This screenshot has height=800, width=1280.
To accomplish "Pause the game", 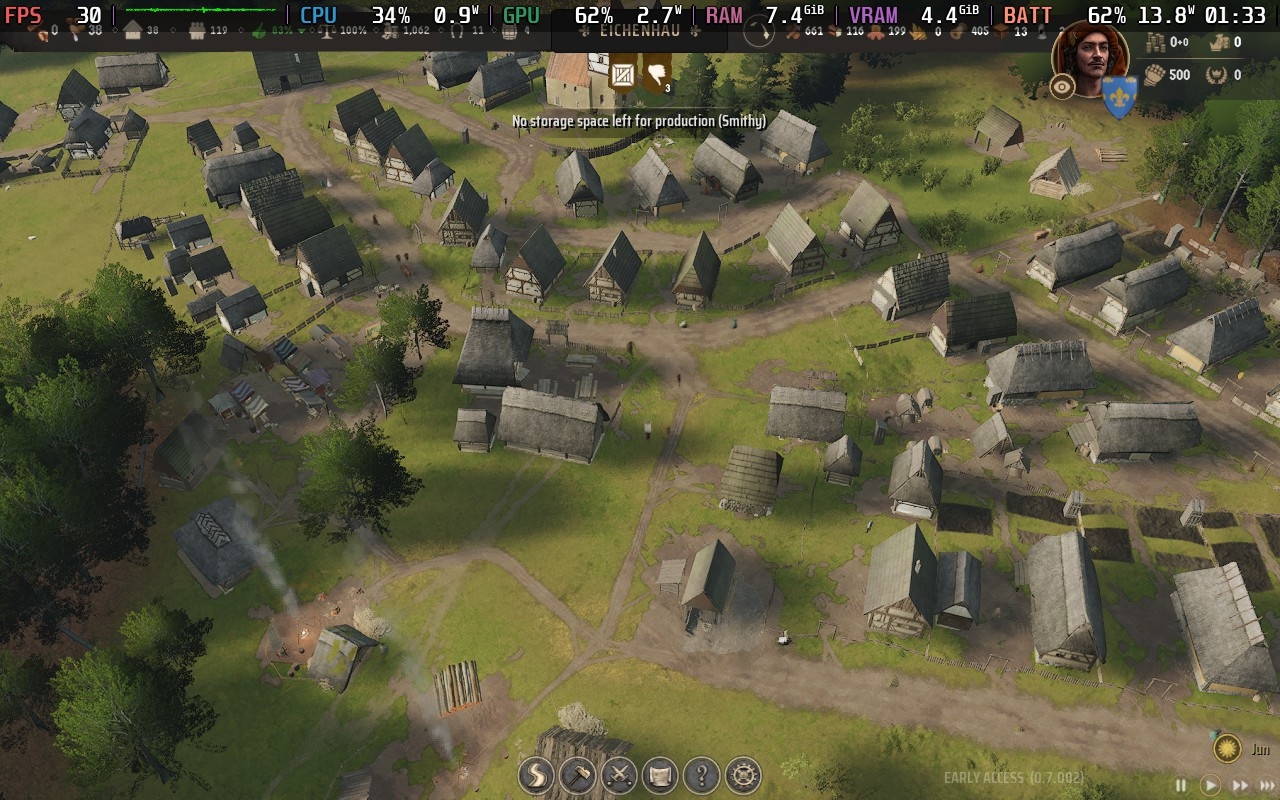I will [x=1181, y=786].
